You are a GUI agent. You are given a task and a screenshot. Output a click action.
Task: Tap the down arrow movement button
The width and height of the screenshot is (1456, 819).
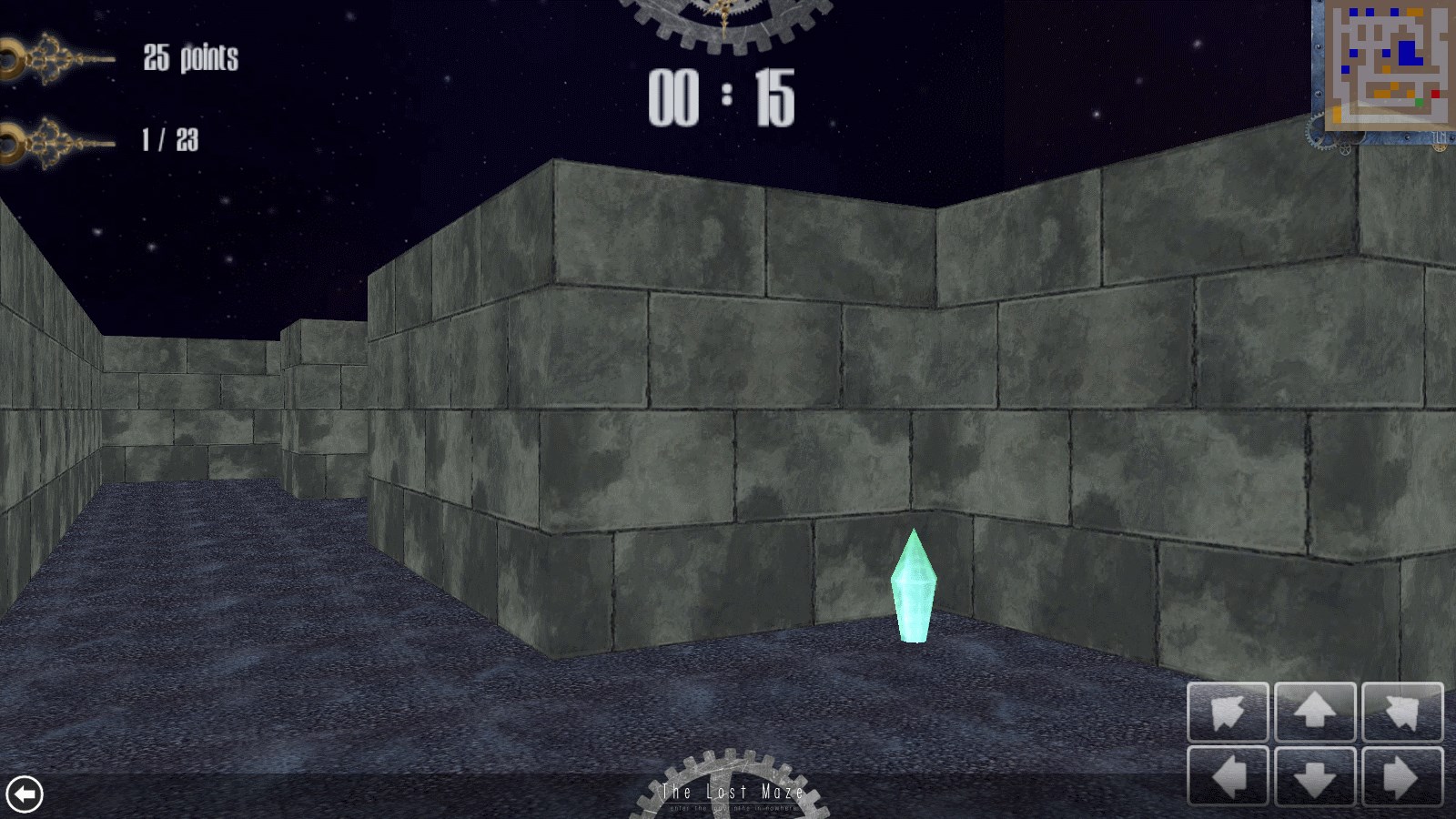click(1315, 777)
